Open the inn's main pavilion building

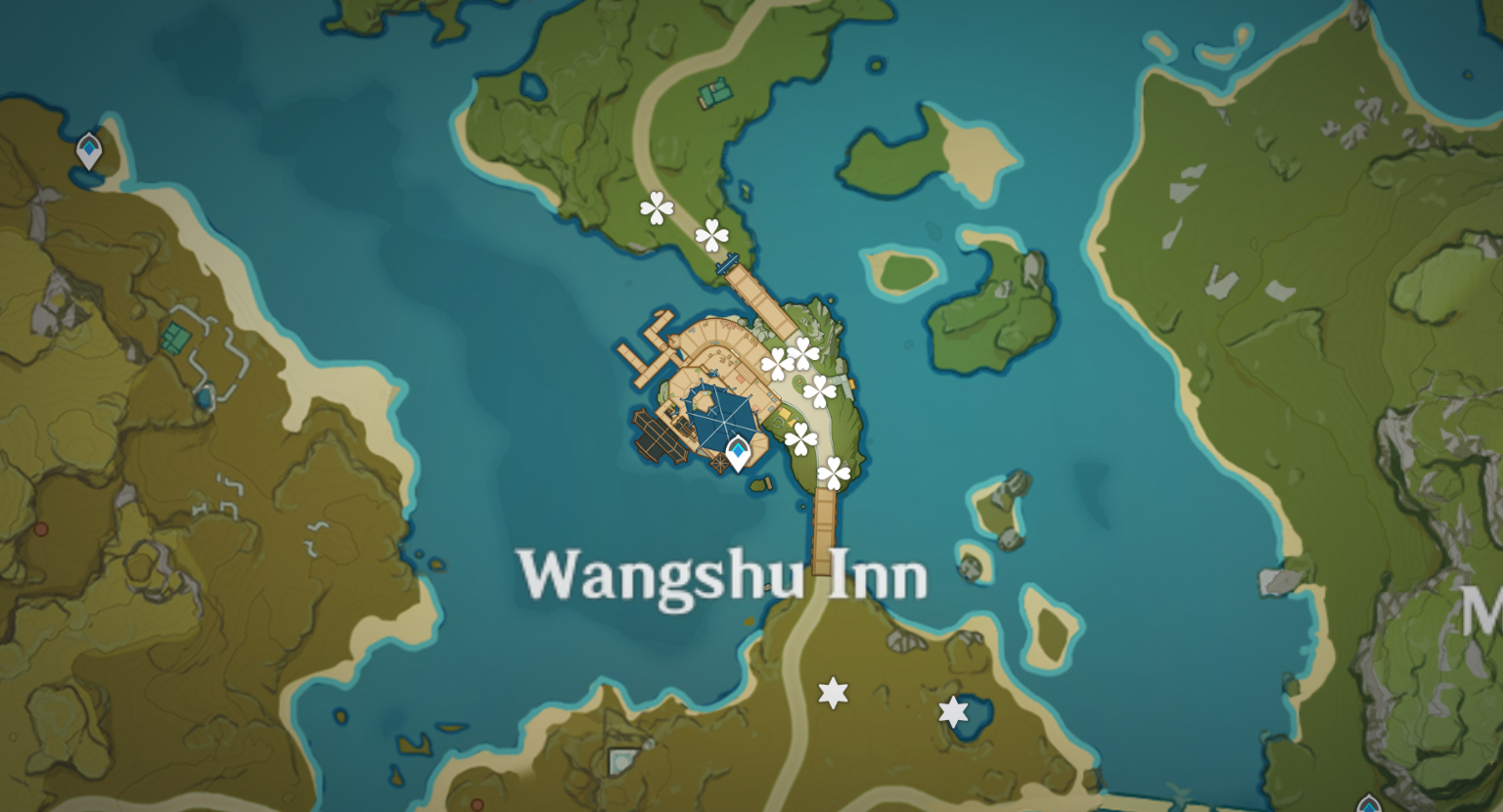pyautogui.click(x=721, y=421)
